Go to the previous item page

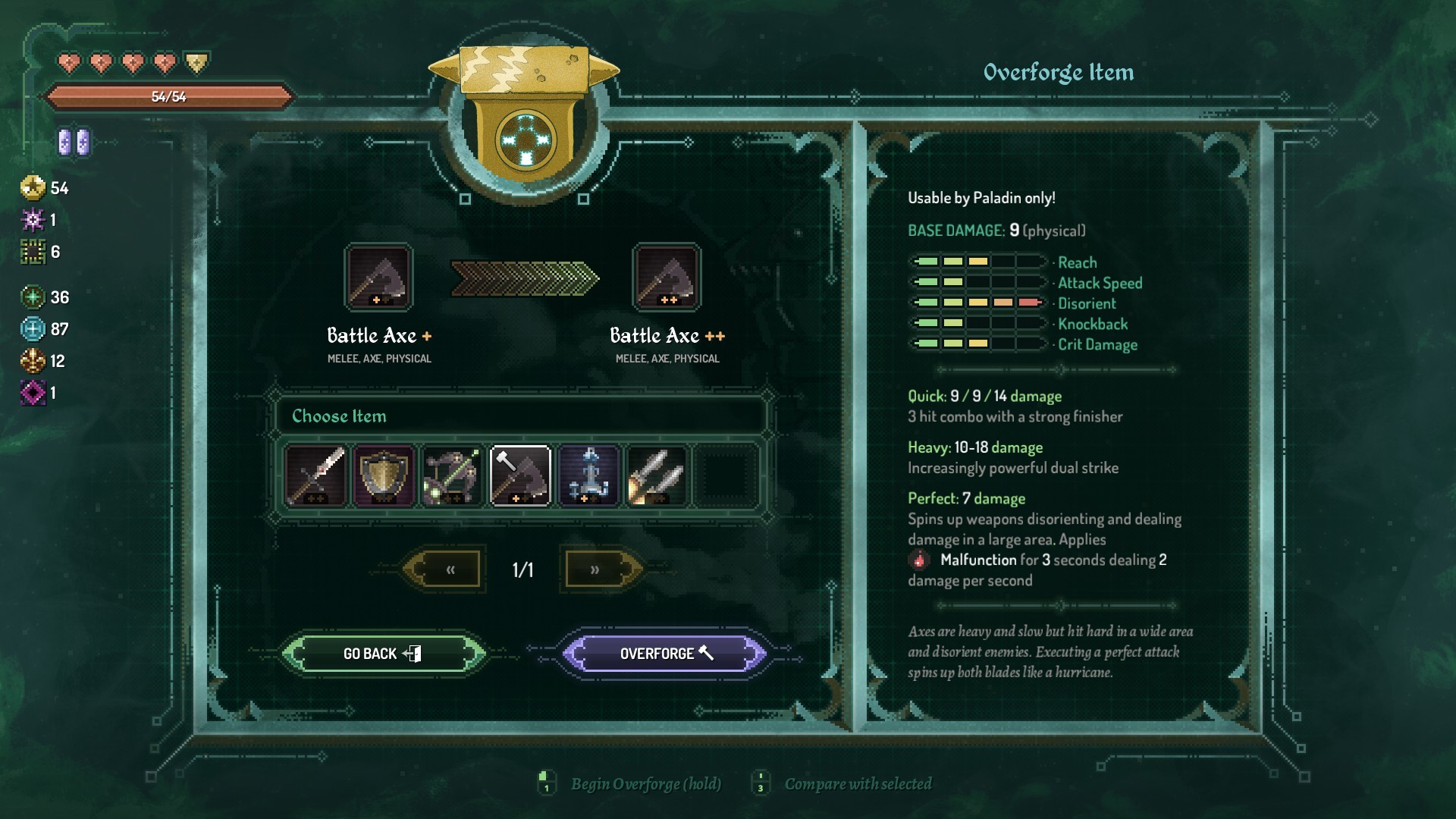pos(450,570)
